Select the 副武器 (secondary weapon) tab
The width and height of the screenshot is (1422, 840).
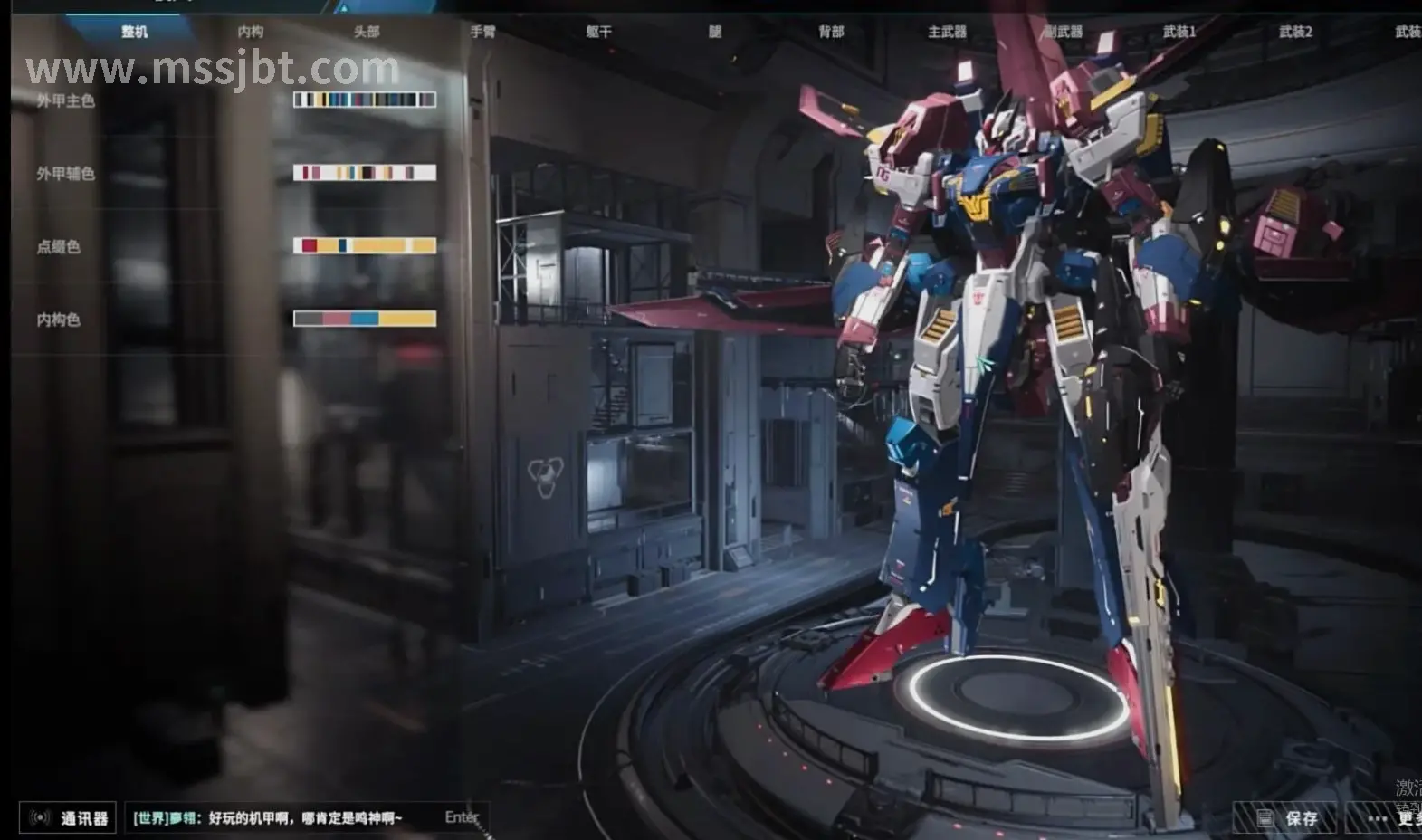[1064, 32]
